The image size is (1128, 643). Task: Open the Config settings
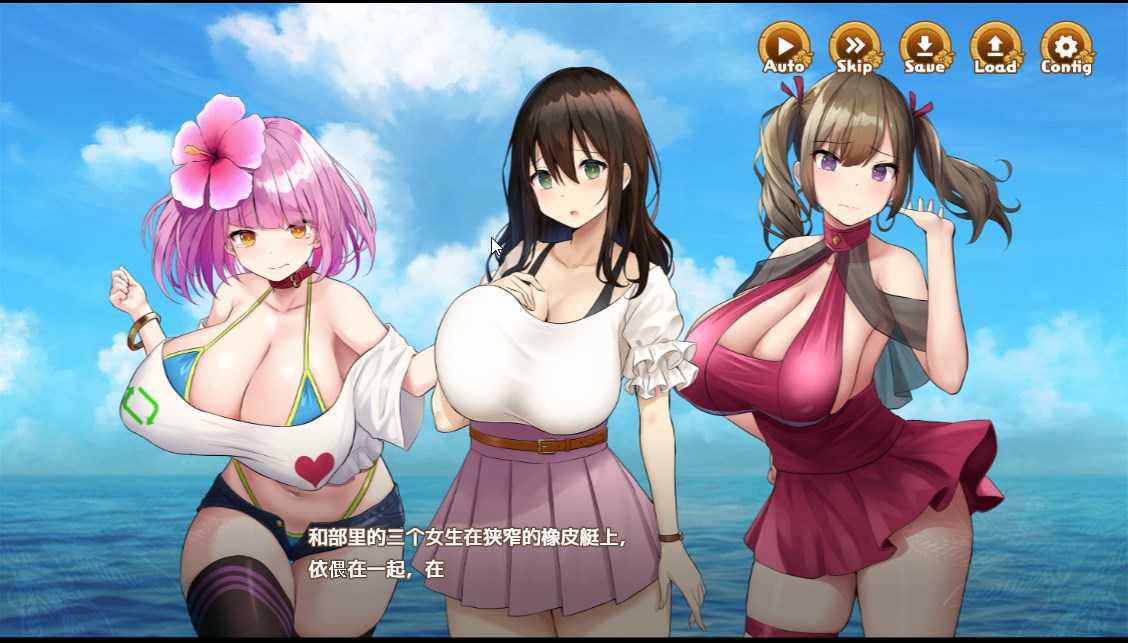click(1066, 47)
